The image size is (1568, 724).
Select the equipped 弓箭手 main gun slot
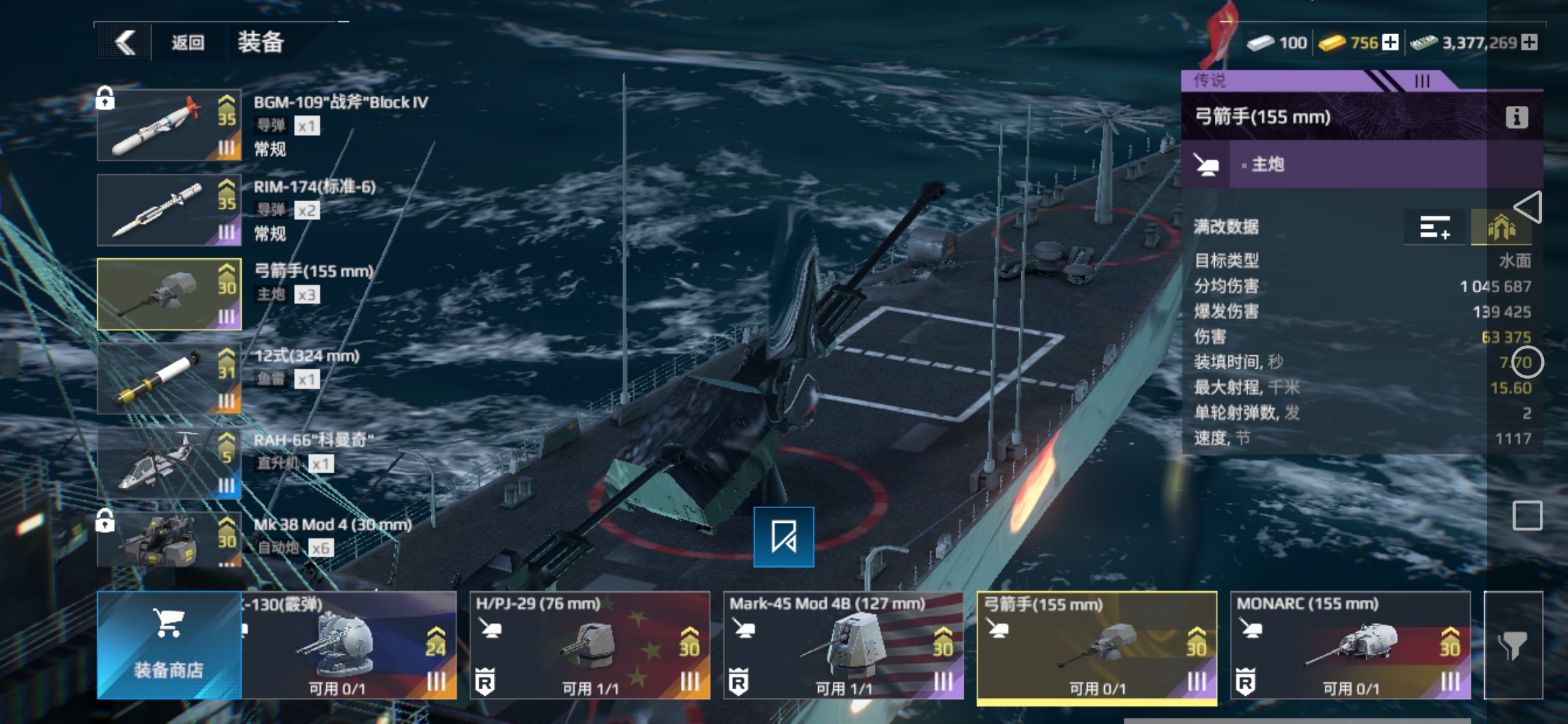tap(169, 294)
